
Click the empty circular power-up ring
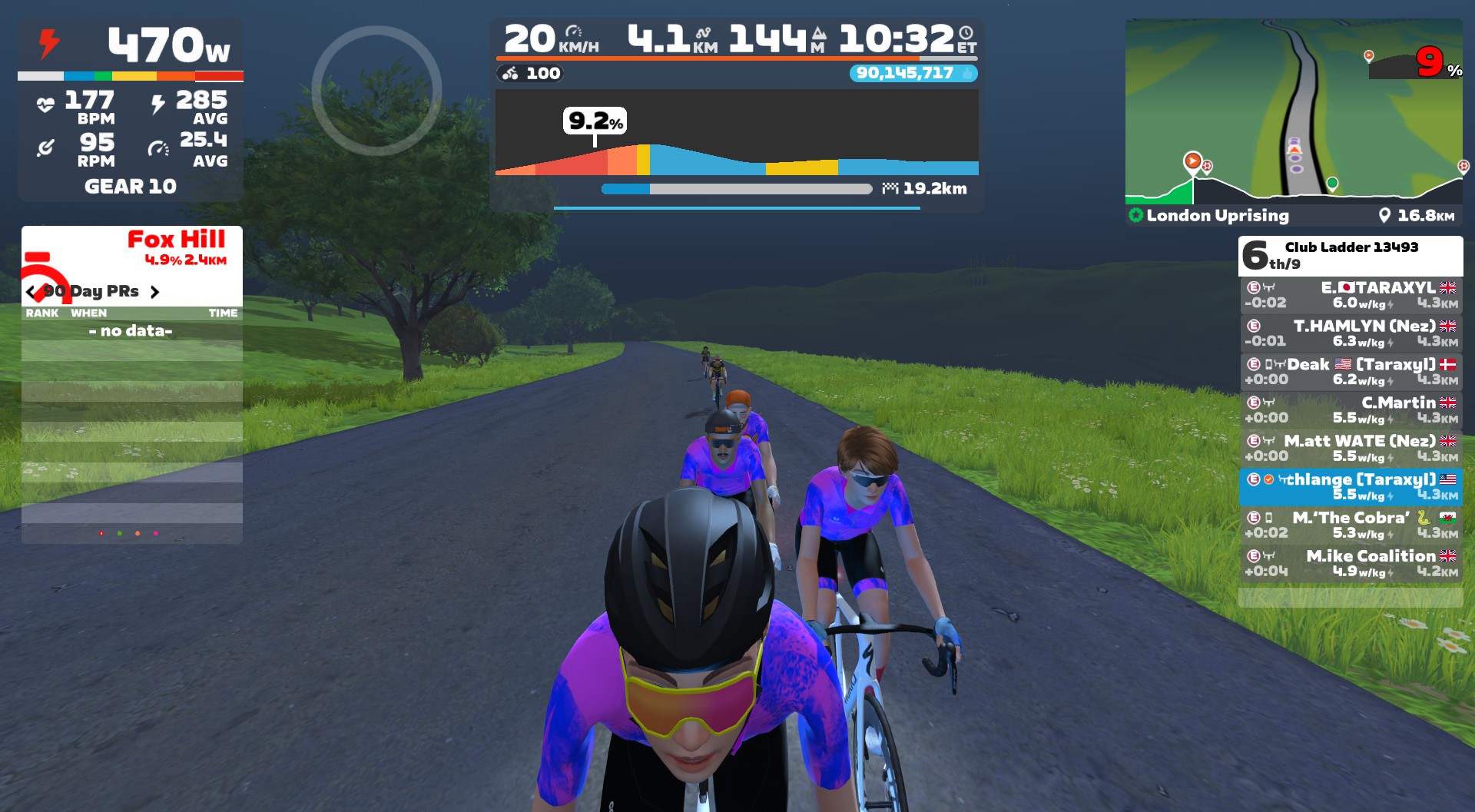pyautogui.click(x=376, y=91)
